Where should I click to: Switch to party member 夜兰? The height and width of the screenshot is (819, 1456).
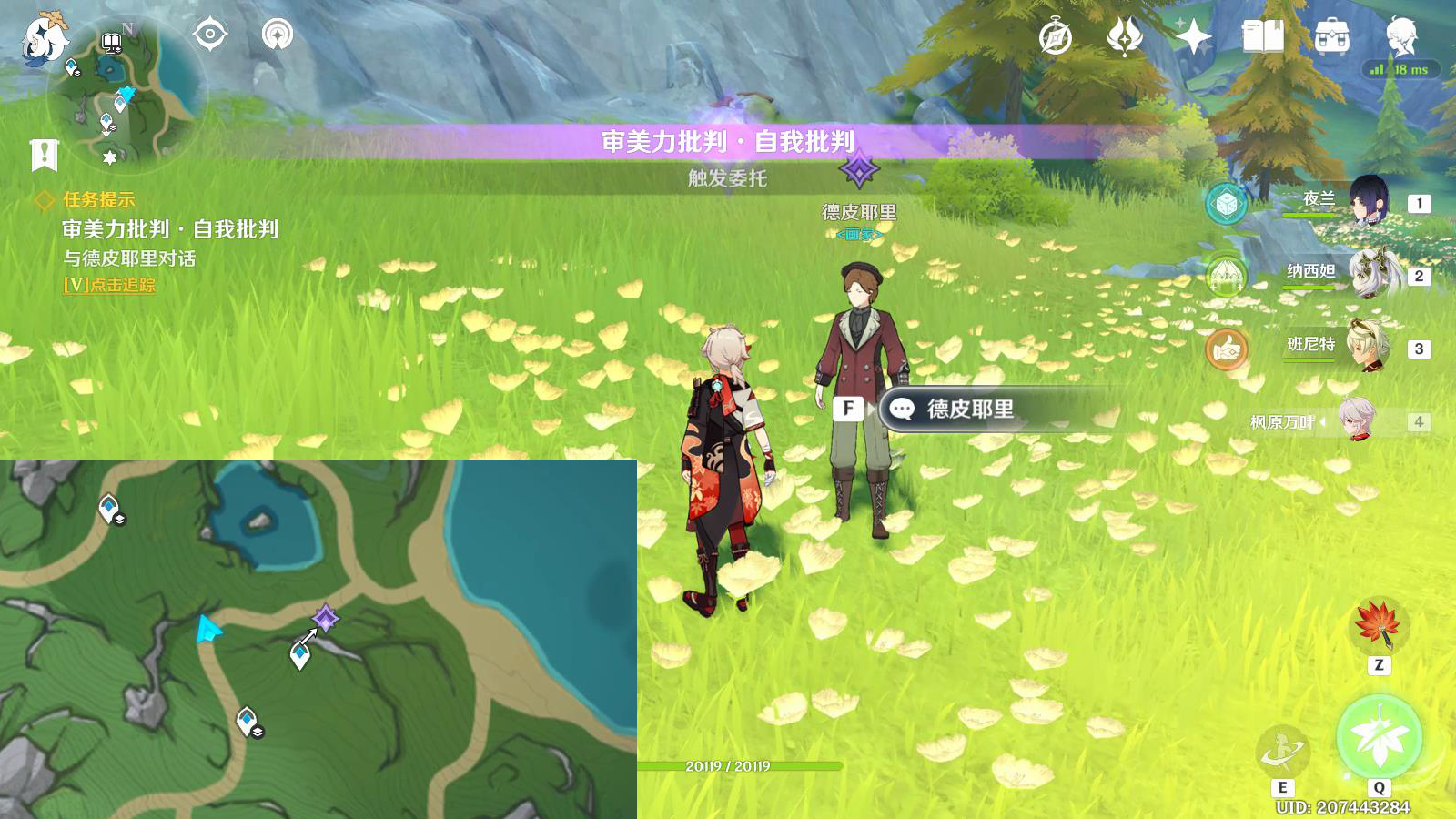[1365, 202]
